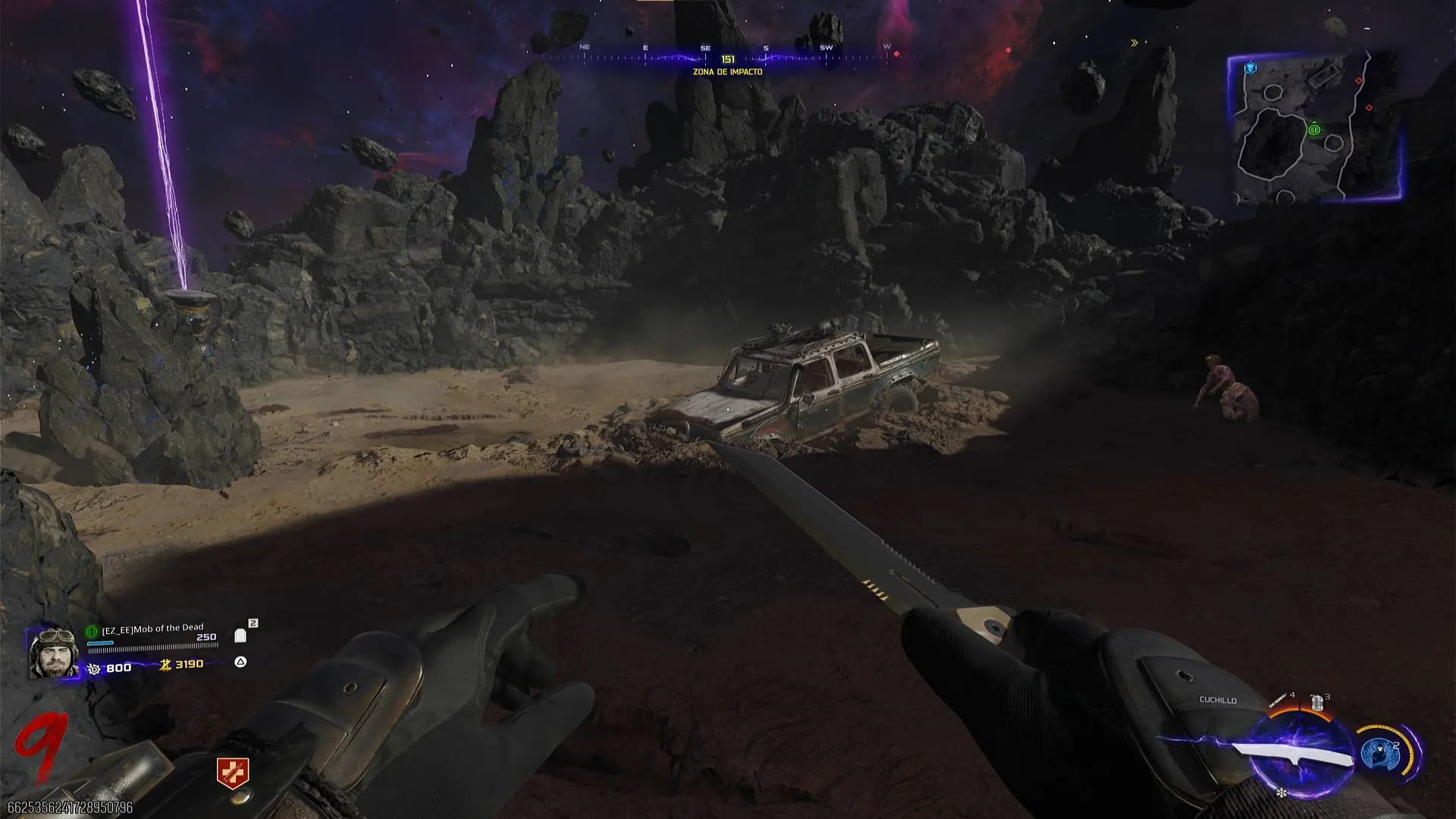1456x819 pixels.
Task: Select the lethal equipment icon showing 3
Action: coord(1318,702)
